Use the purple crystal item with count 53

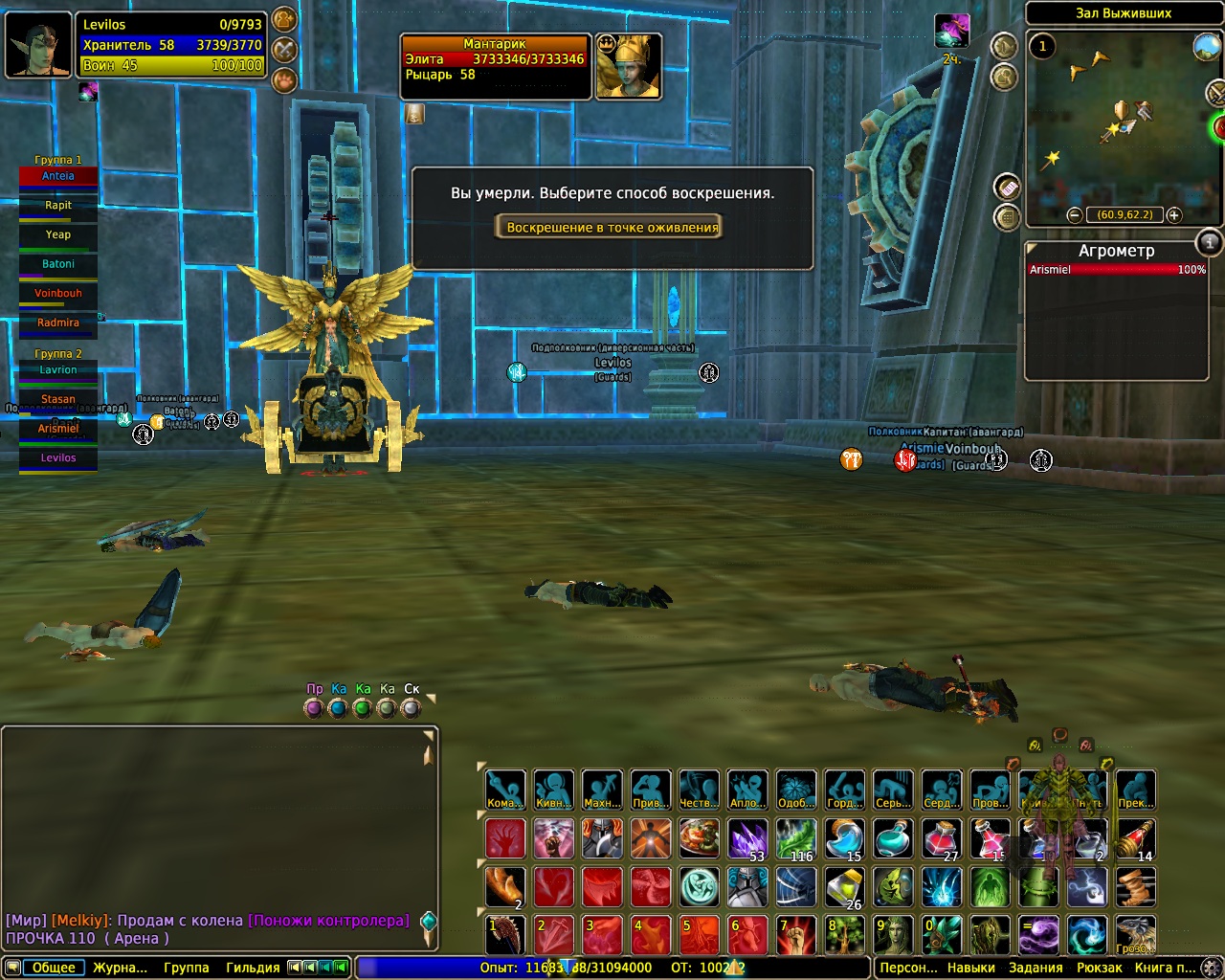click(x=747, y=839)
